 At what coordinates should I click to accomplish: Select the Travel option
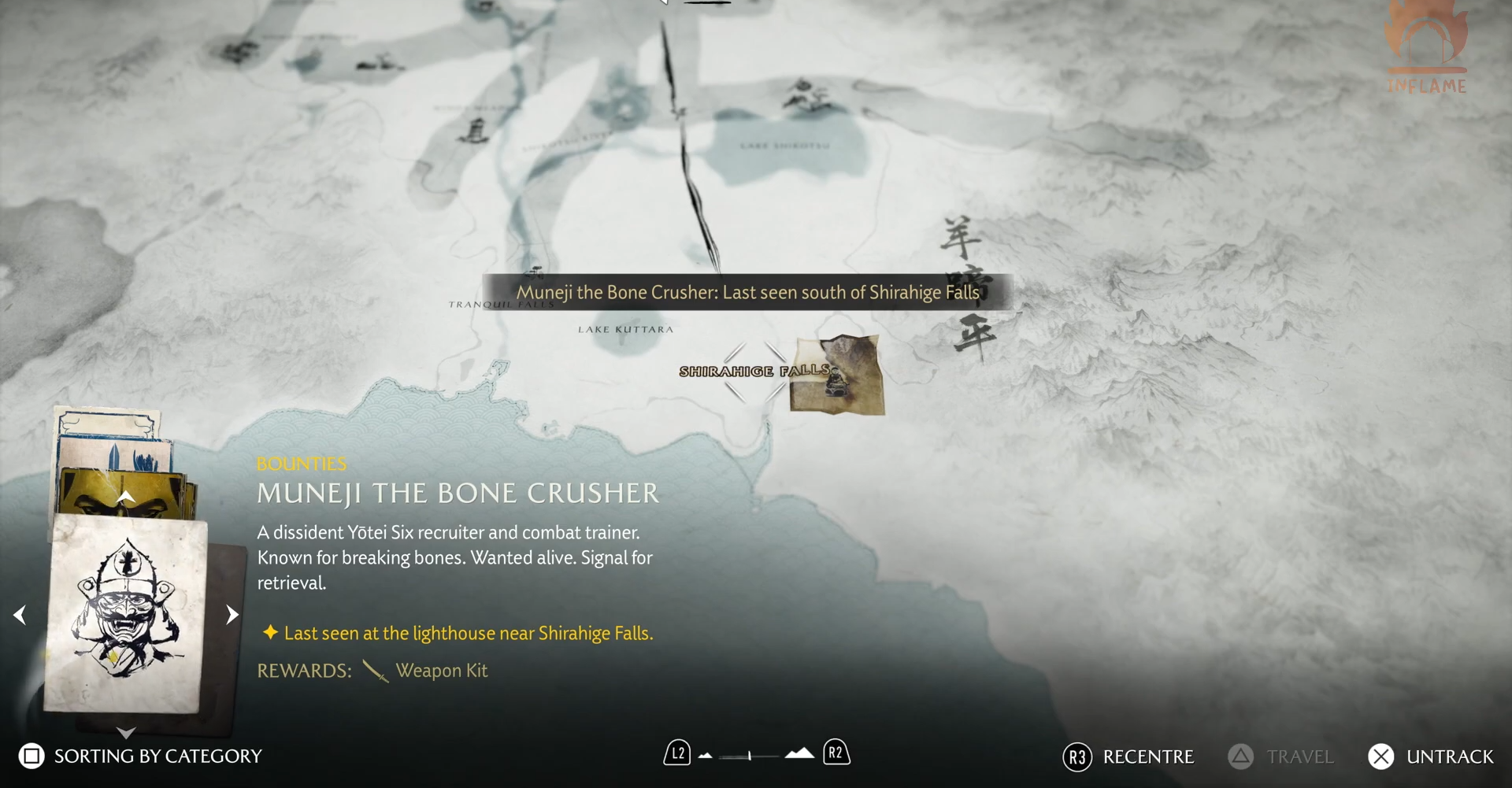click(x=1281, y=757)
